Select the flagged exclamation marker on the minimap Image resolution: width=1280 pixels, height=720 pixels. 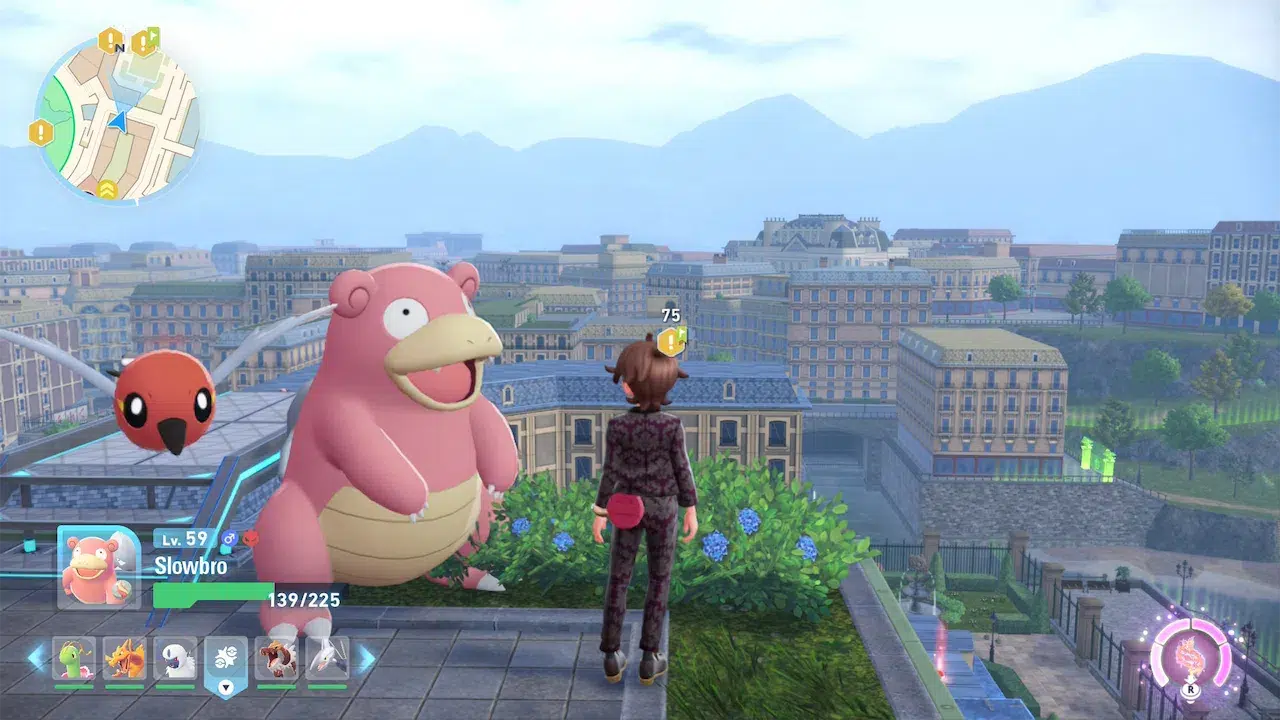click(x=144, y=42)
